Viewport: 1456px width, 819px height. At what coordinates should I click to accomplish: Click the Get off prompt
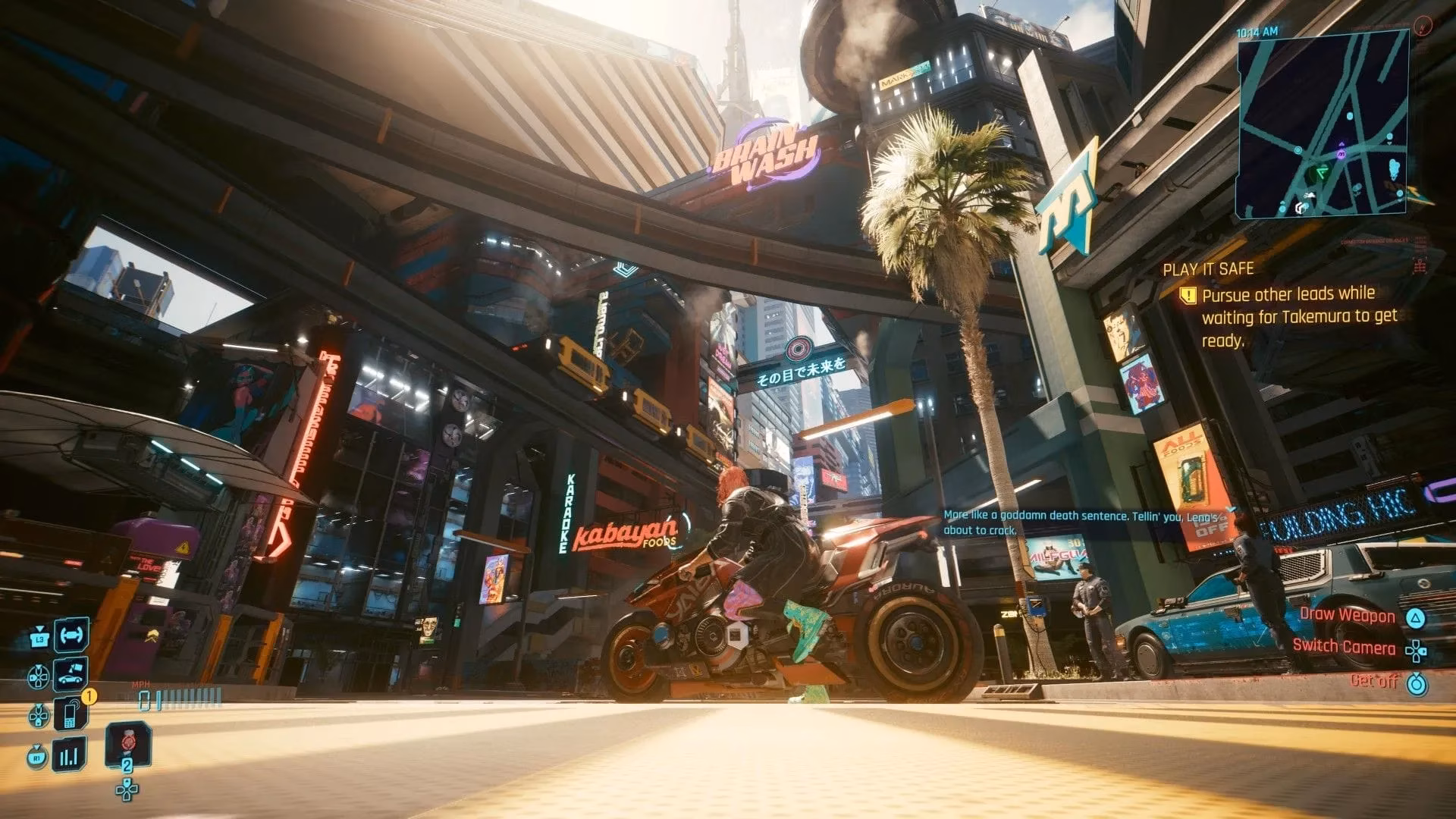pos(1374,683)
